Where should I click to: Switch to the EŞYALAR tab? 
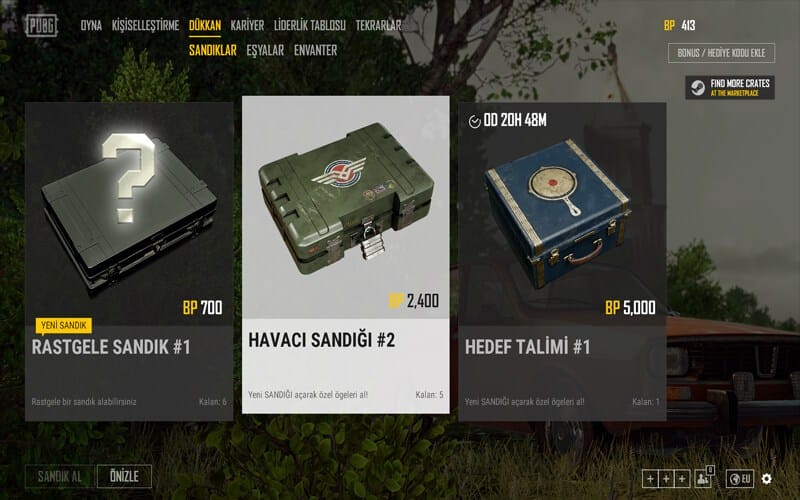point(265,50)
